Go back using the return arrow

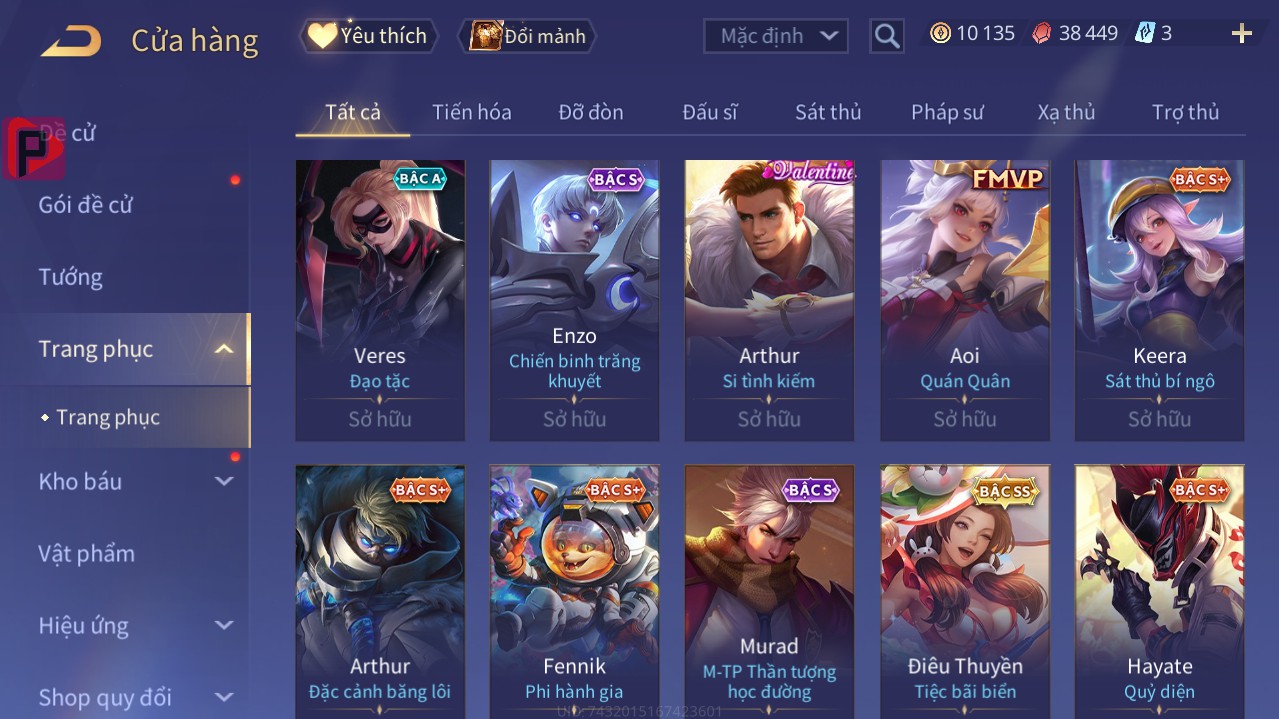tap(71, 41)
